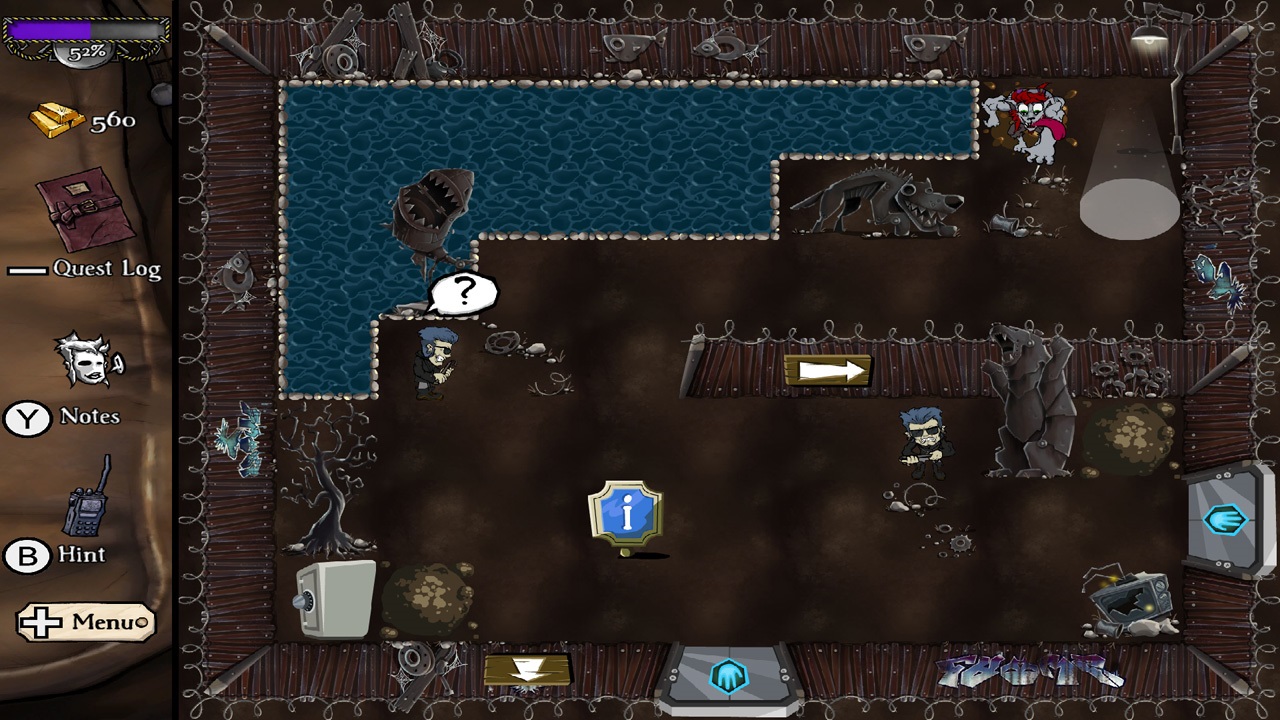Activate the blue teleporter pad at the bottom

coord(729,675)
